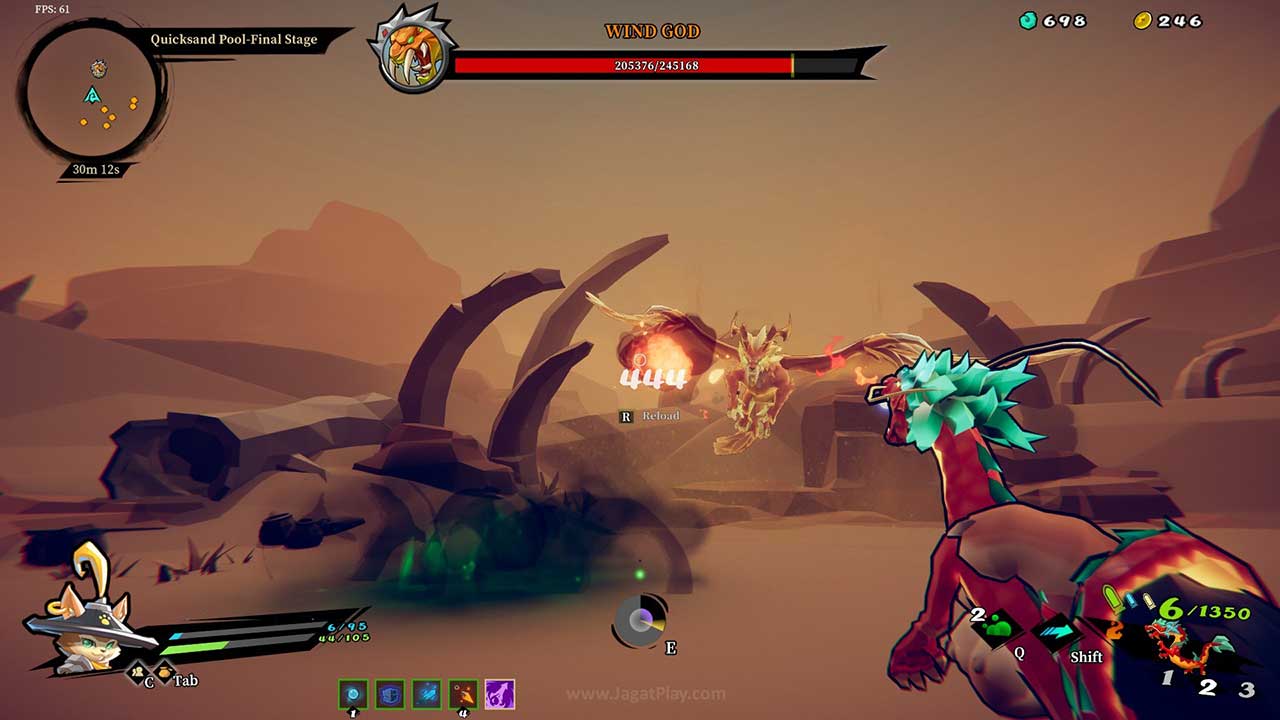
Task: Activate the green smoke grenade skill
Action: [1000, 629]
